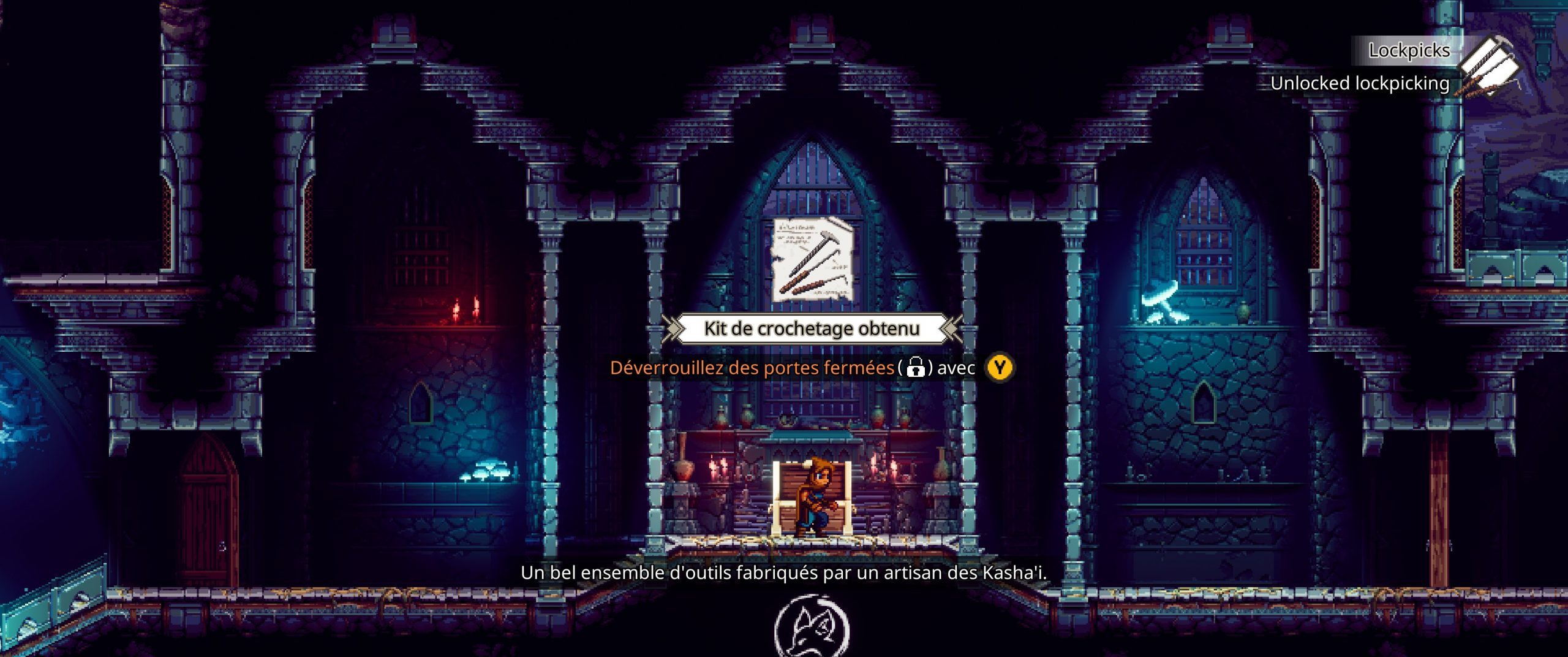Click the "Kit de crochetage obtenu" banner

[x=812, y=329]
